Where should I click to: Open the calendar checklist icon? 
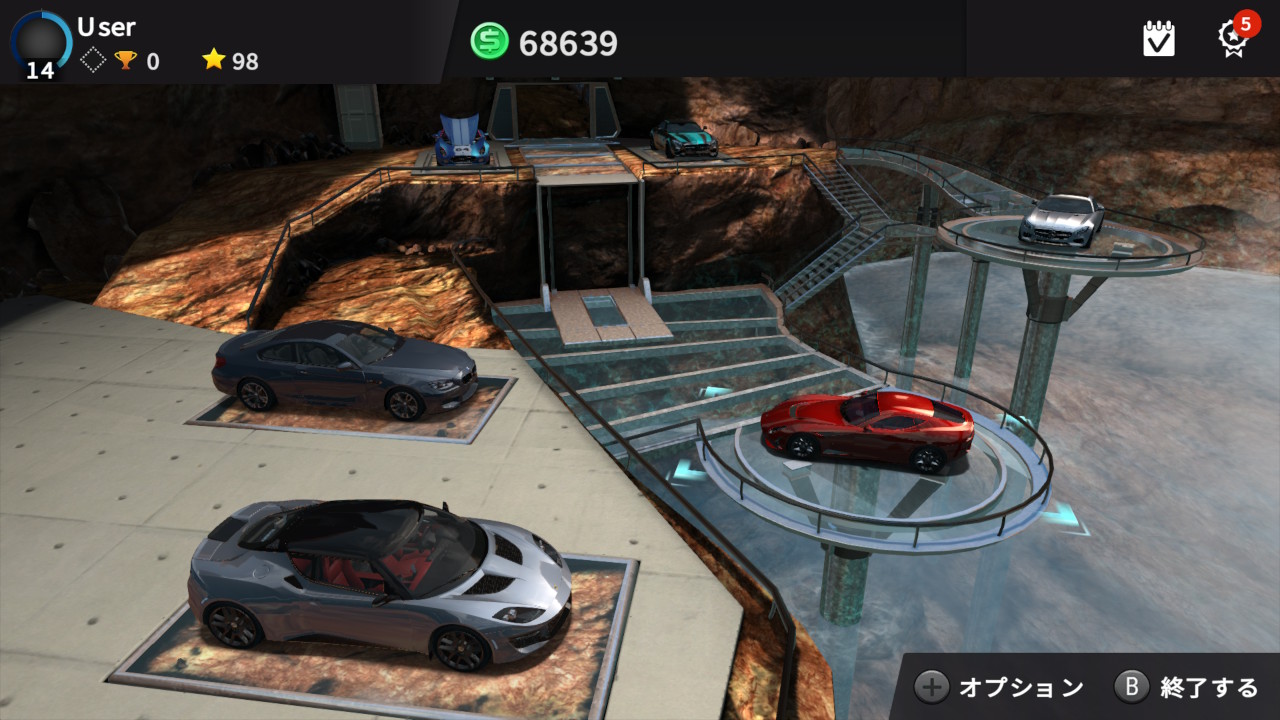point(1159,39)
